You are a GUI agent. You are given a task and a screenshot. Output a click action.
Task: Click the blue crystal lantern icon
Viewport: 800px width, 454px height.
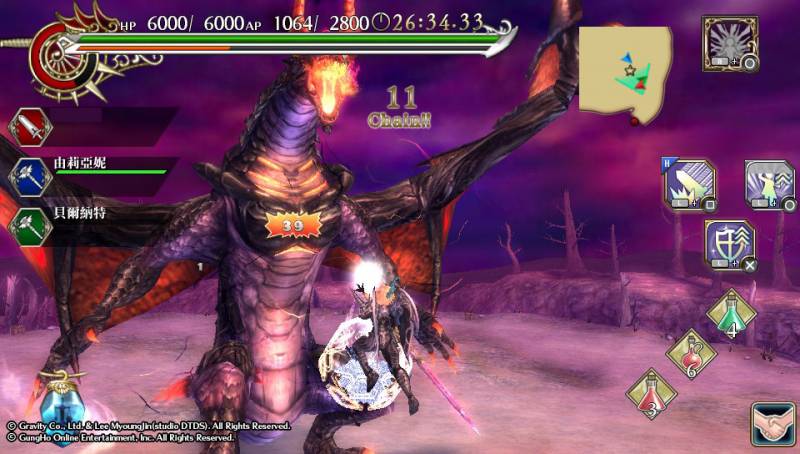pos(60,405)
